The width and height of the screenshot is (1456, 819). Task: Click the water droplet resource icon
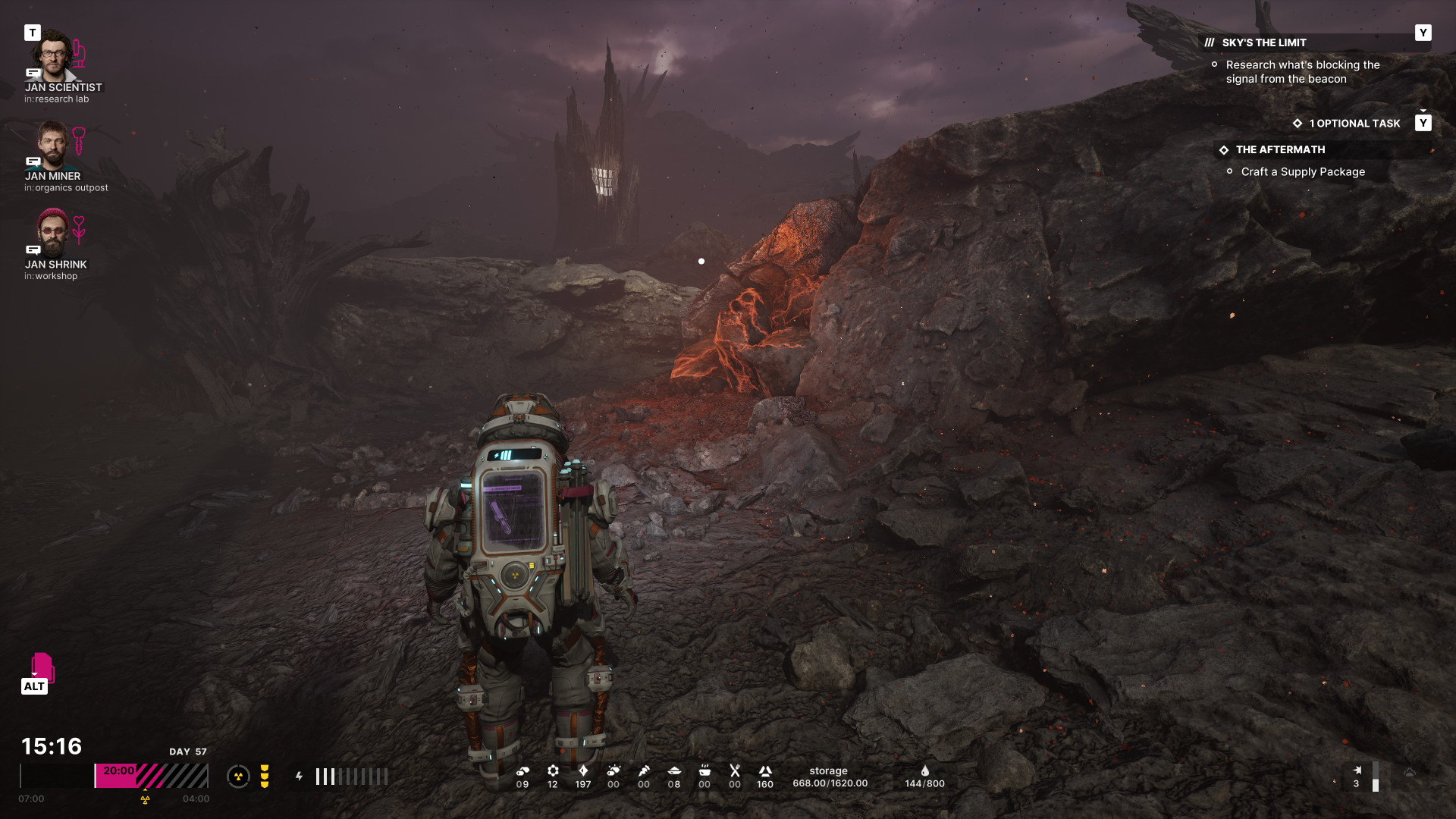pos(924,771)
